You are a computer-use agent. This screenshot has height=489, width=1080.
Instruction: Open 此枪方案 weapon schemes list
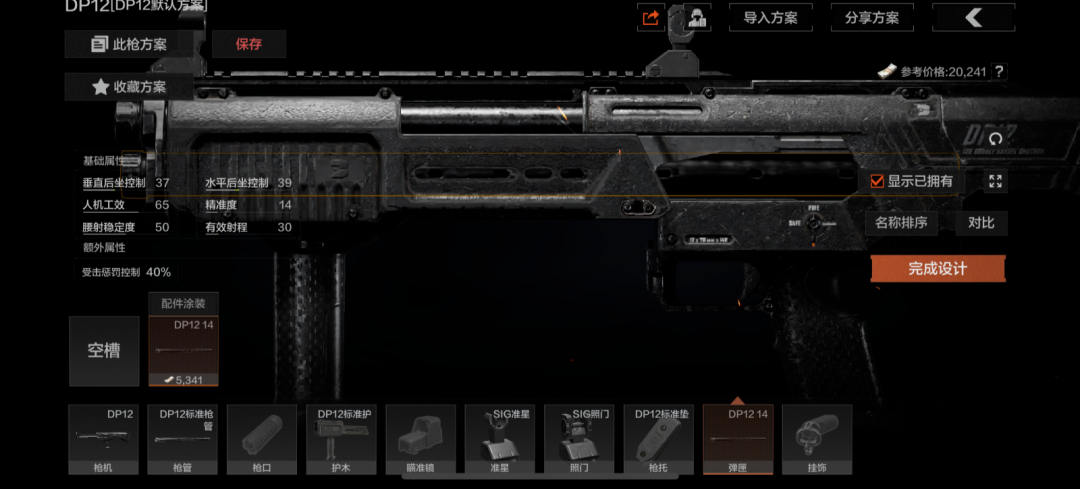click(x=129, y=44)
